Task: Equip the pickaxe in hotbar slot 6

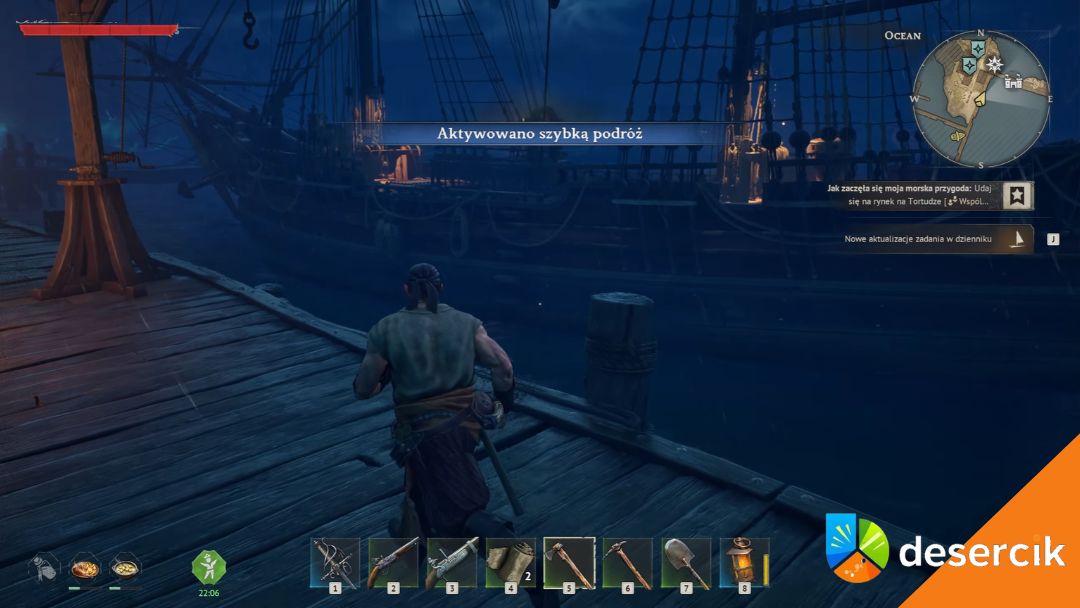Action: (x=627, y=562)
